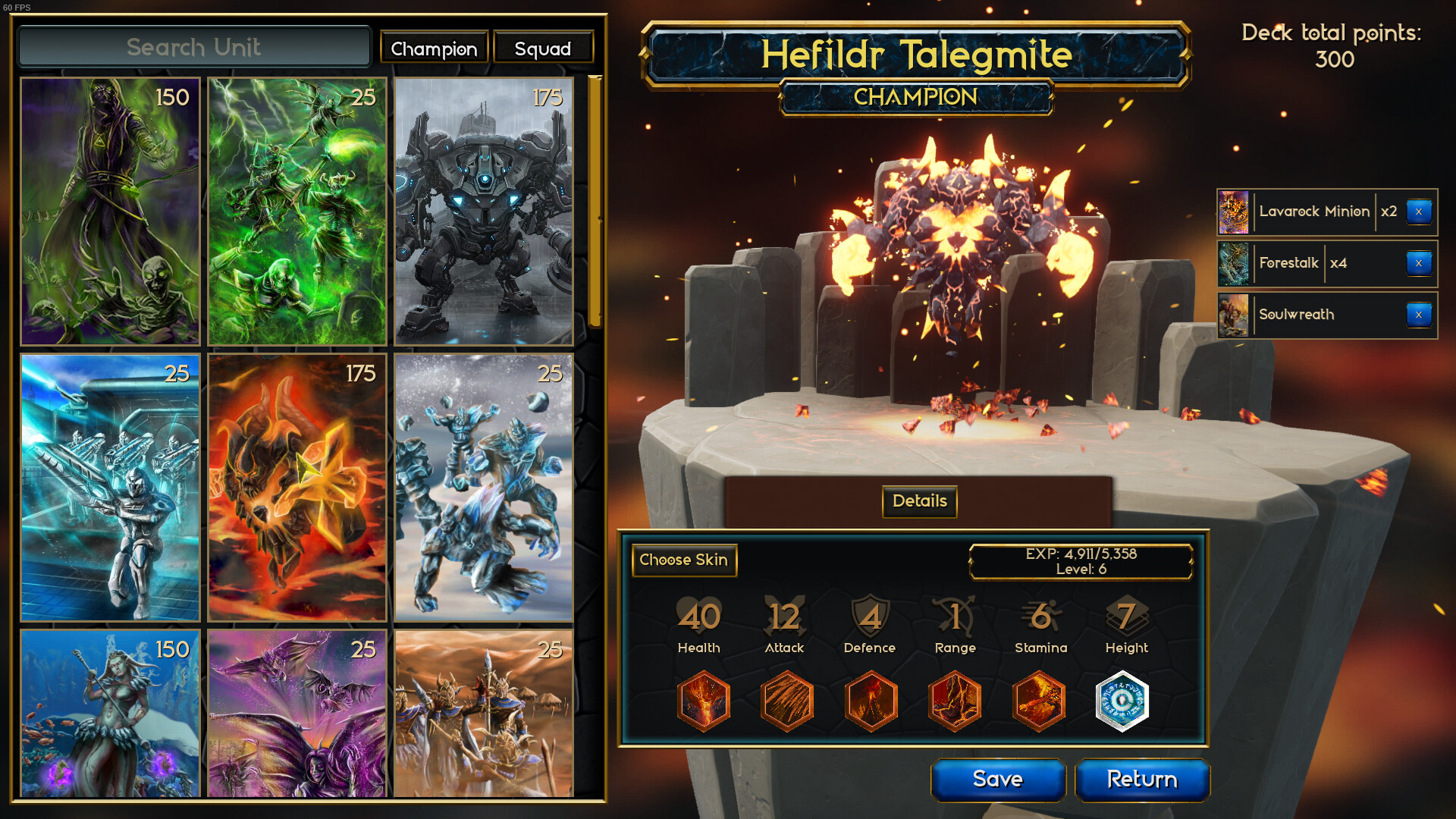The width and height of the screenshot is (1456, 819).
Task: Open the Choose Skin menu
Action: point(683,560)
